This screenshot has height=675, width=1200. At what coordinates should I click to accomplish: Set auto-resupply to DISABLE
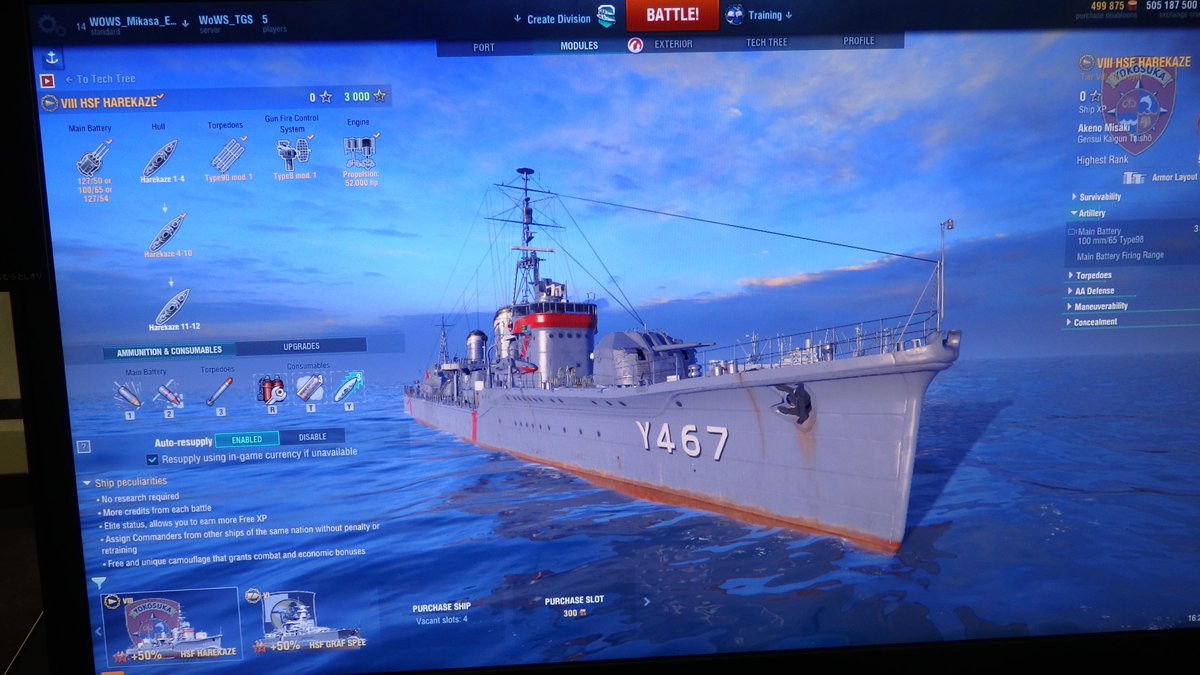tap(312, 437)
